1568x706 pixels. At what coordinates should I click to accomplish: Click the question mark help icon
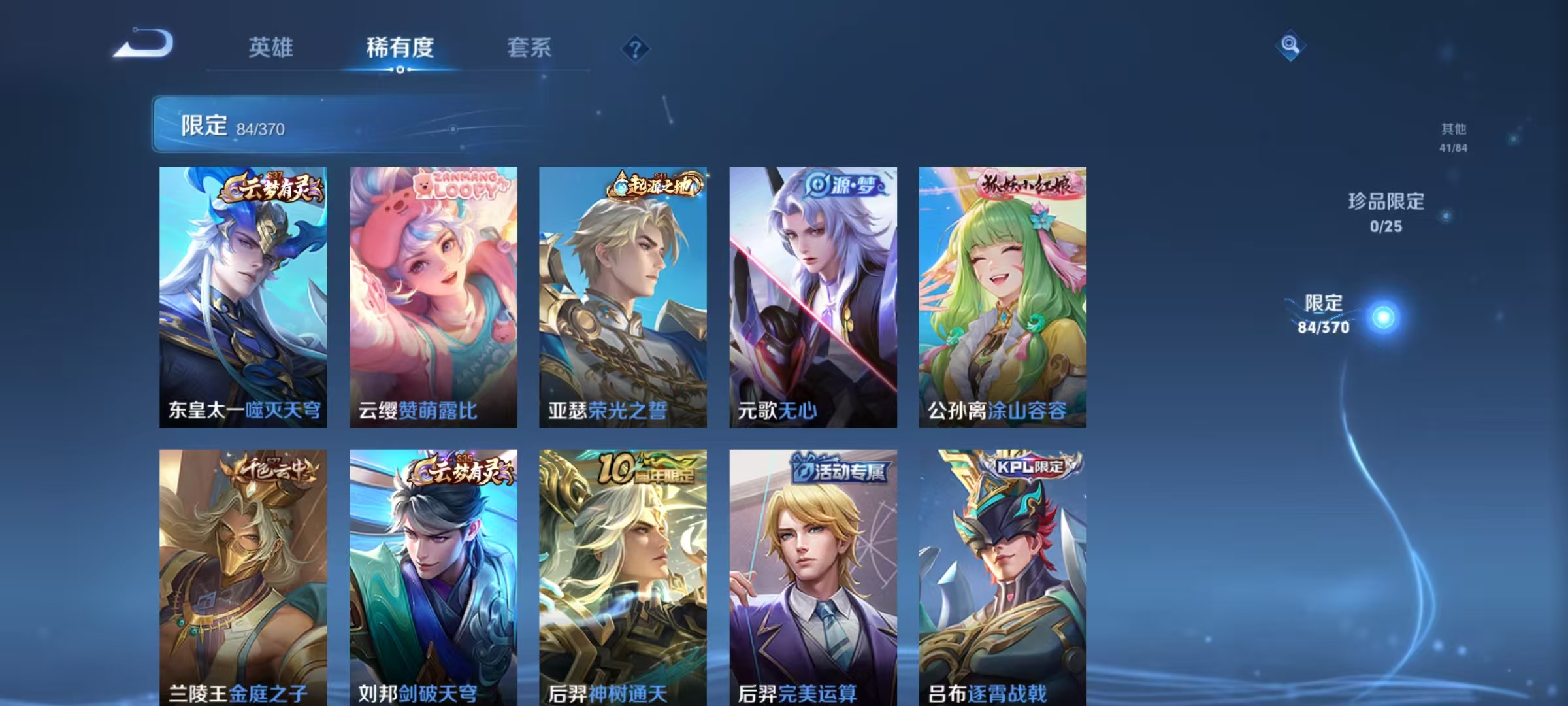point(636,47)
